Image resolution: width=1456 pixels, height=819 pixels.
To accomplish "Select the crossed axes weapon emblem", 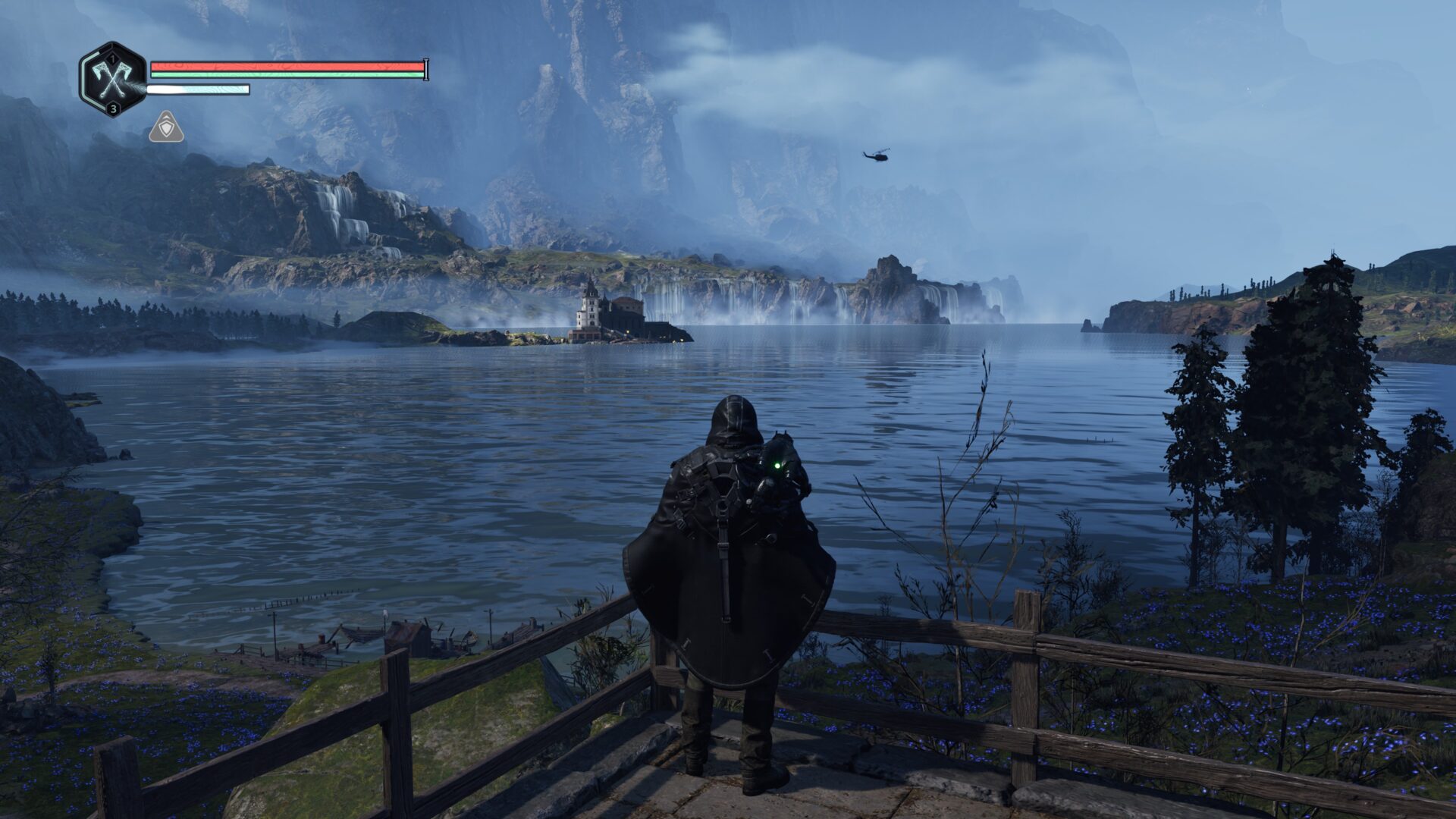I will (x=112, y=79).
